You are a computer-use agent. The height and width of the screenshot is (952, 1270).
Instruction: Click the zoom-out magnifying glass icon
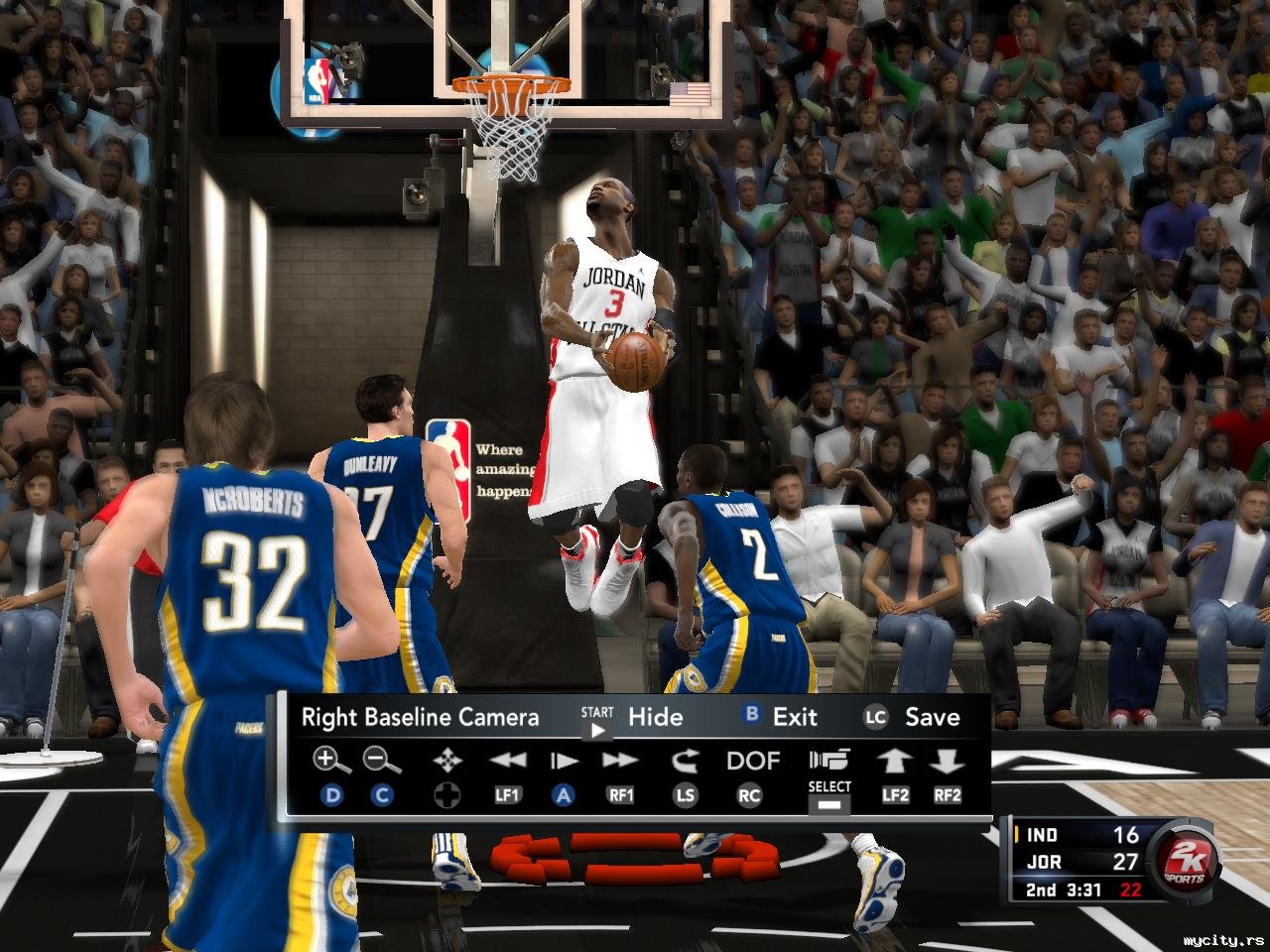coord(382,761)
